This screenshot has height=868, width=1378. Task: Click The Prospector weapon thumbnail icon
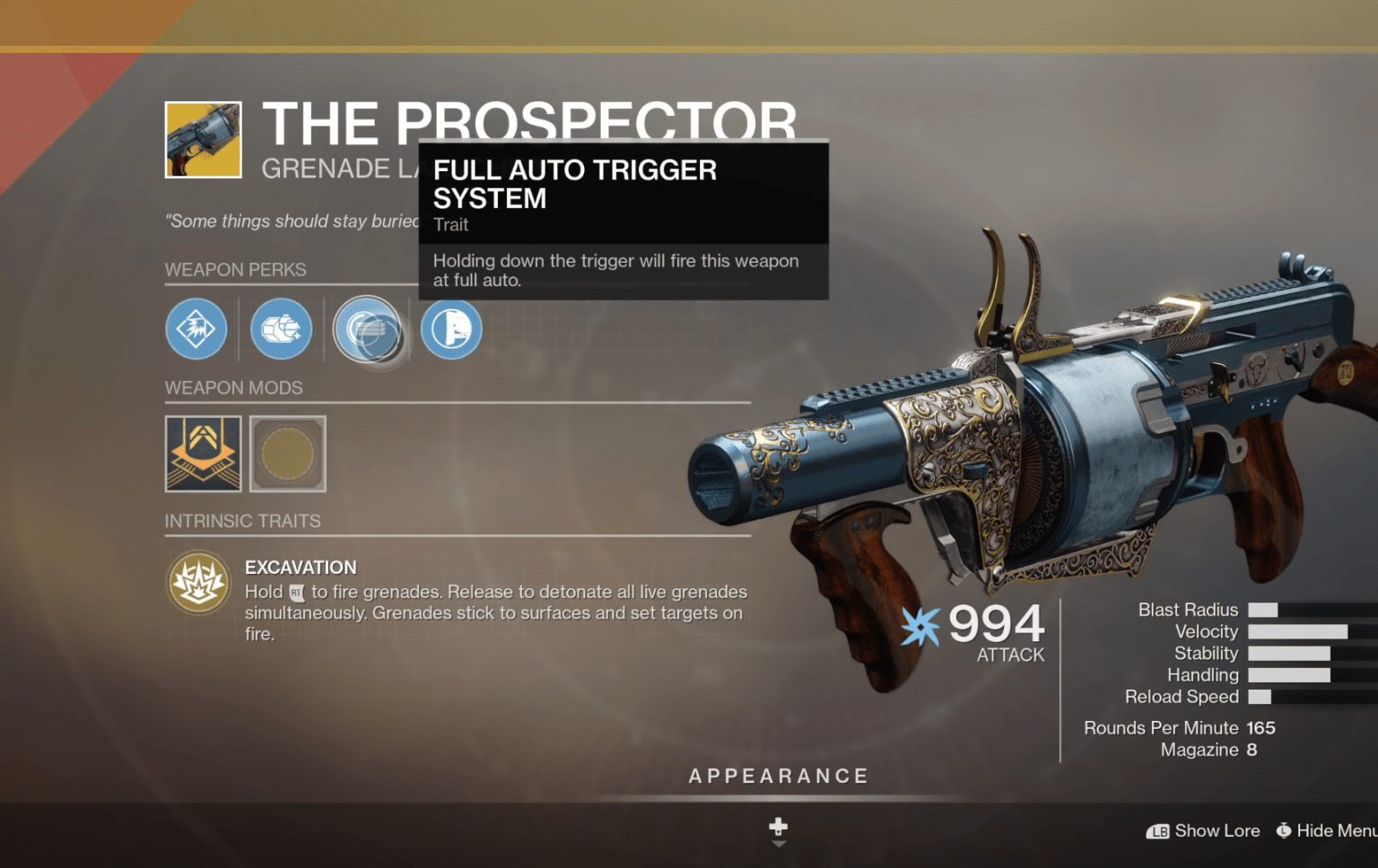coord(203,139)
